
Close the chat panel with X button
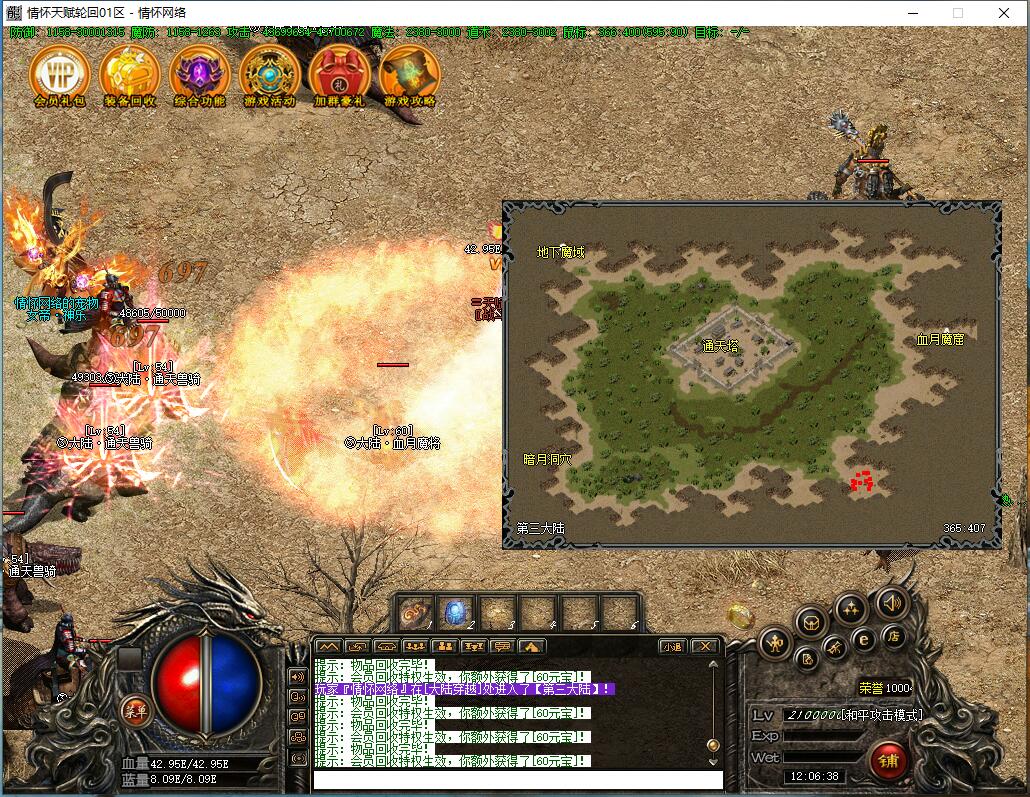[704, 646]
